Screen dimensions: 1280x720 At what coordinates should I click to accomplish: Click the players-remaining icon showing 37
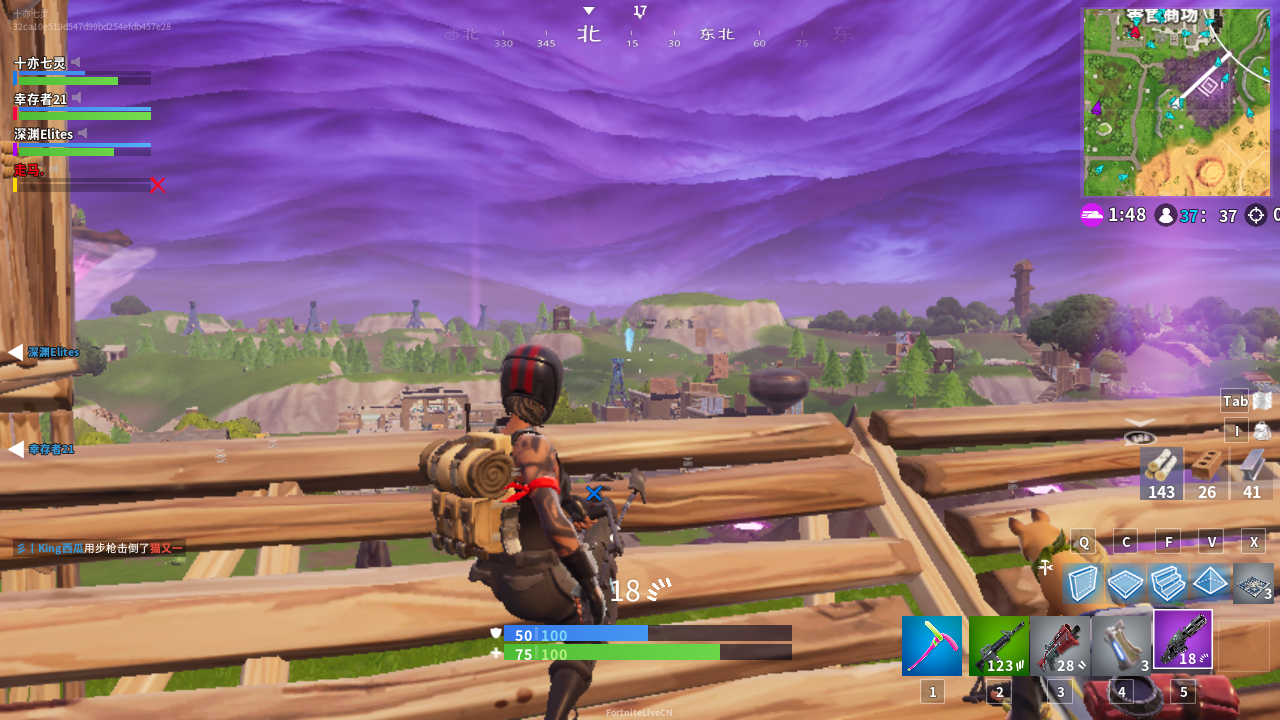(1166, 215)
